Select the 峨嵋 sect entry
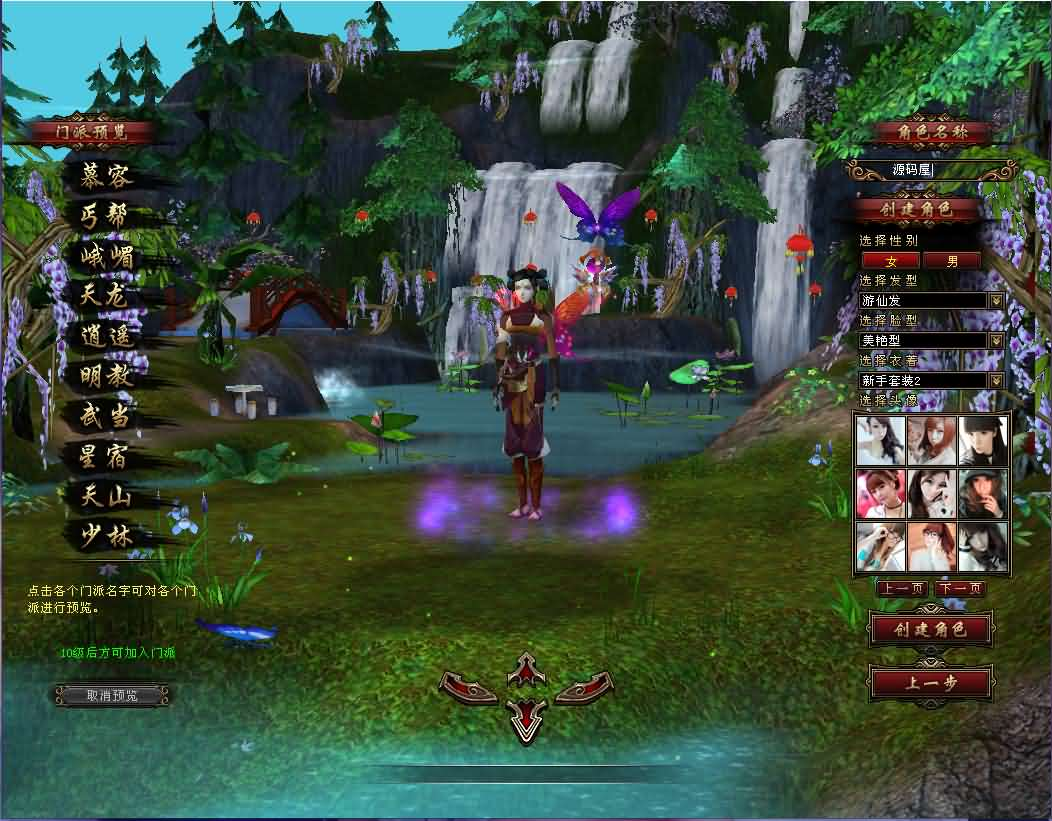 [106, 258]
